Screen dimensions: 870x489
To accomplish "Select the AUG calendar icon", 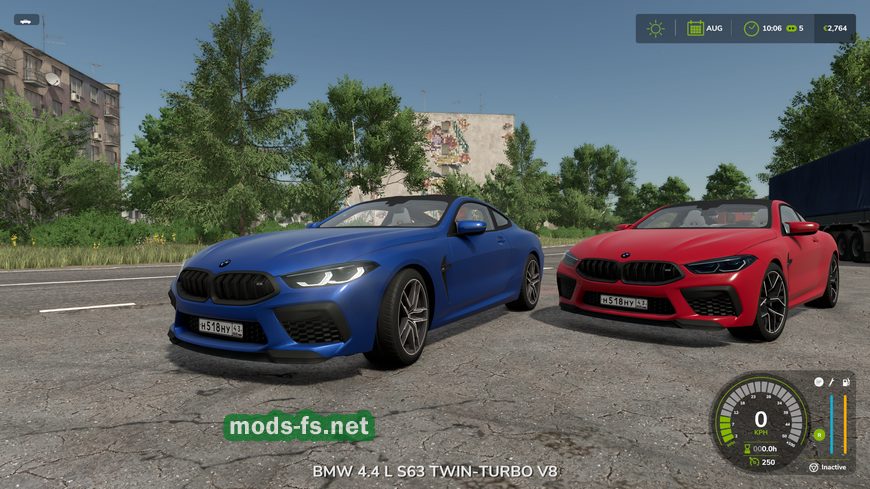I will (695, 28).
